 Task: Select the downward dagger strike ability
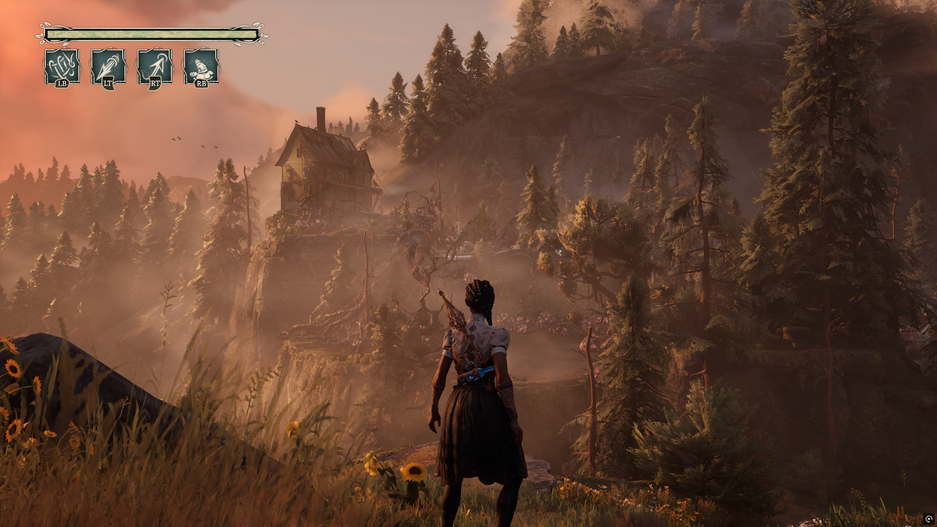point(108,66)
